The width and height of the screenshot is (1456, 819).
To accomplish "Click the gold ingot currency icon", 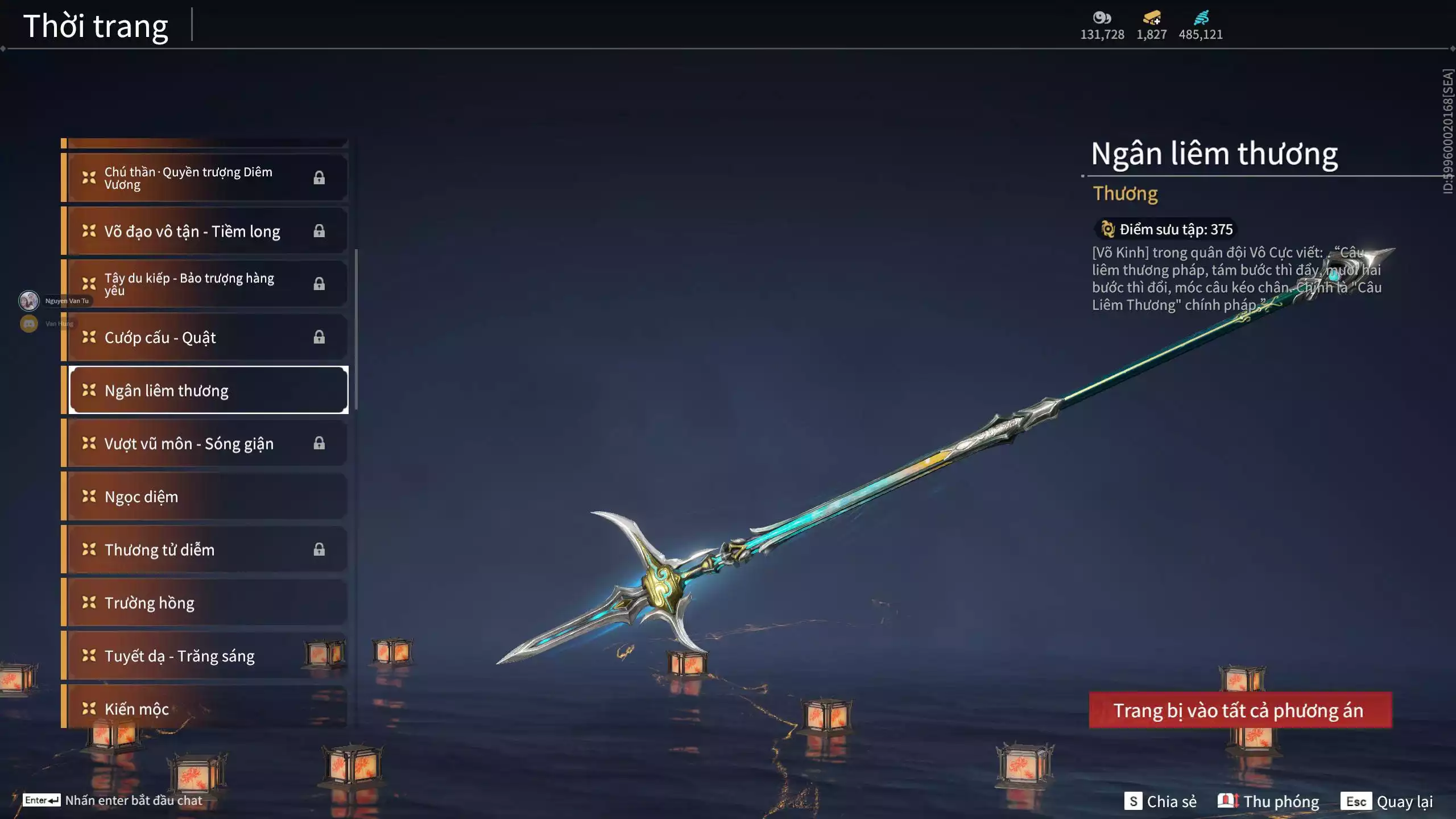I will click(1152, 18).
